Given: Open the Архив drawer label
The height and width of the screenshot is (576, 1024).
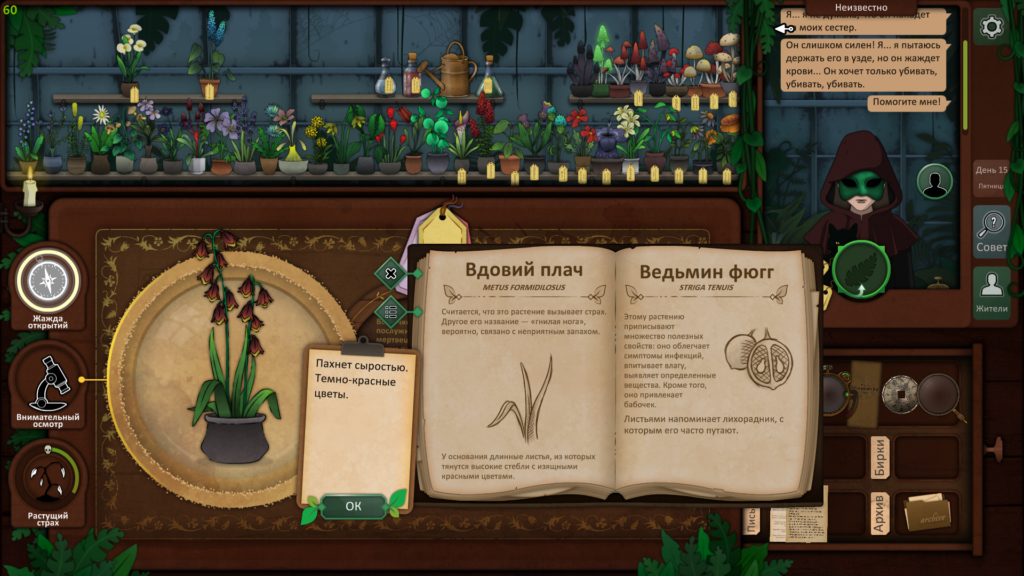Looking at the screenshot, I should 880,512.
